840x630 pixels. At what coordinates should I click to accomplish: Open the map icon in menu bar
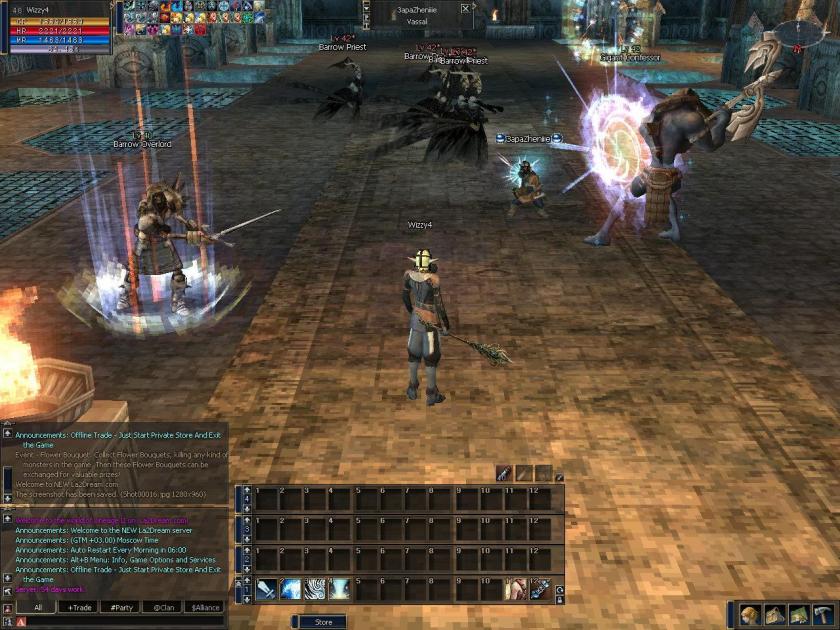point(798,614)
